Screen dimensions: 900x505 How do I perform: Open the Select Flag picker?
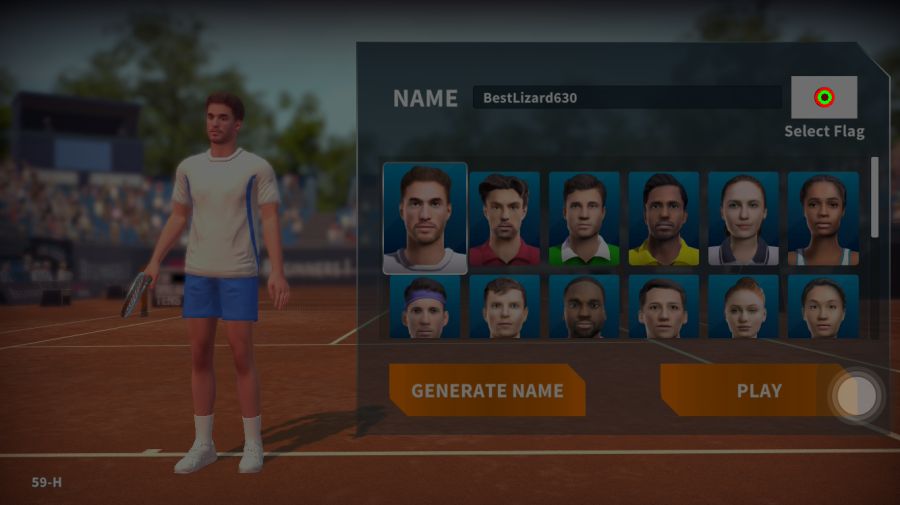[824, 98]
